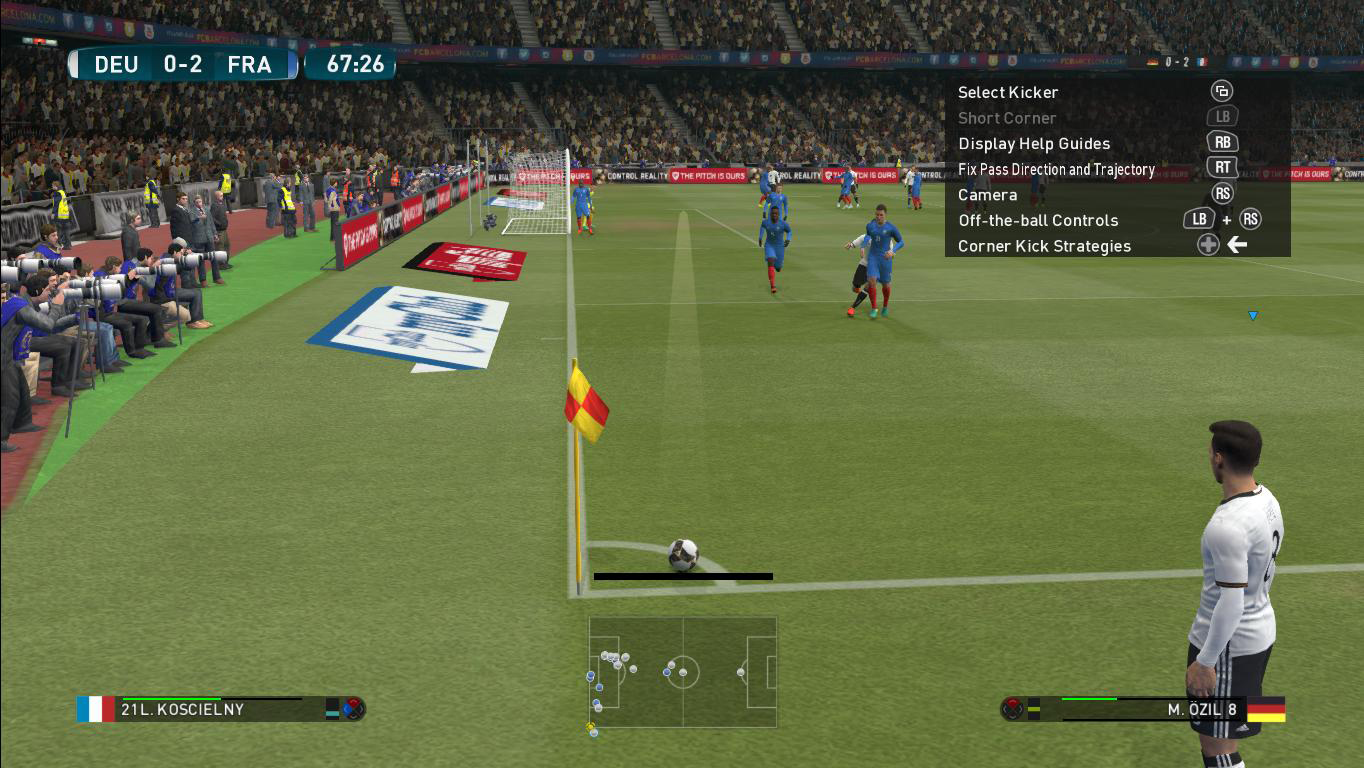Open the Off-the-ball Controls options
1364x768 pixels.
click(x=1038, y=219)
